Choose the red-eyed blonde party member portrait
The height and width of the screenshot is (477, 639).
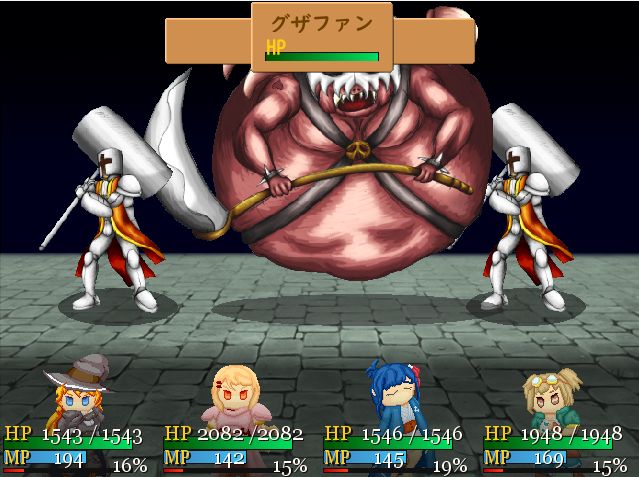point(234,397)
